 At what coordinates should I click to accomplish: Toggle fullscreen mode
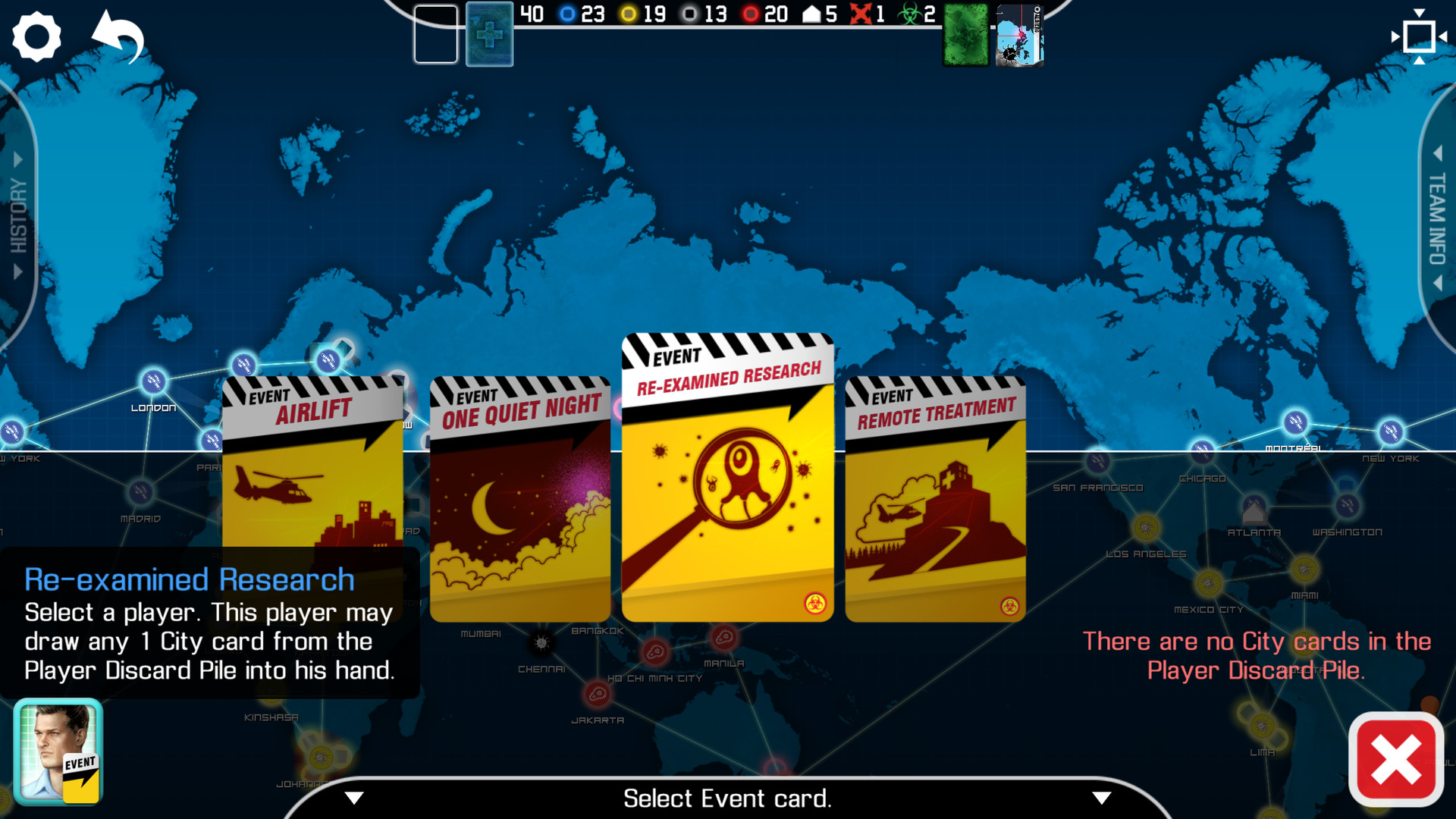click(x=1418, y=36)
